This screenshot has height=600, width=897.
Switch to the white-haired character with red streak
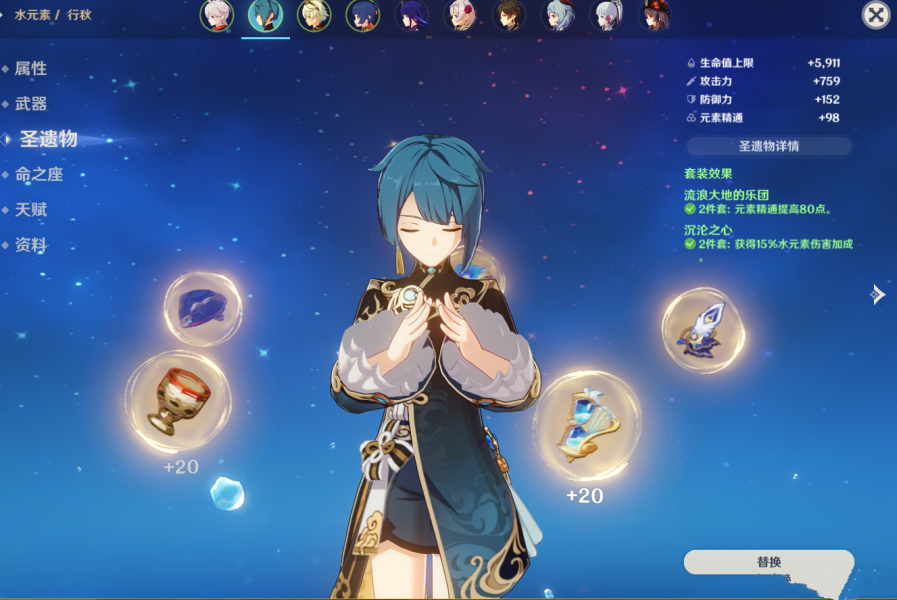pyautogui.click(x=216, y=15)
